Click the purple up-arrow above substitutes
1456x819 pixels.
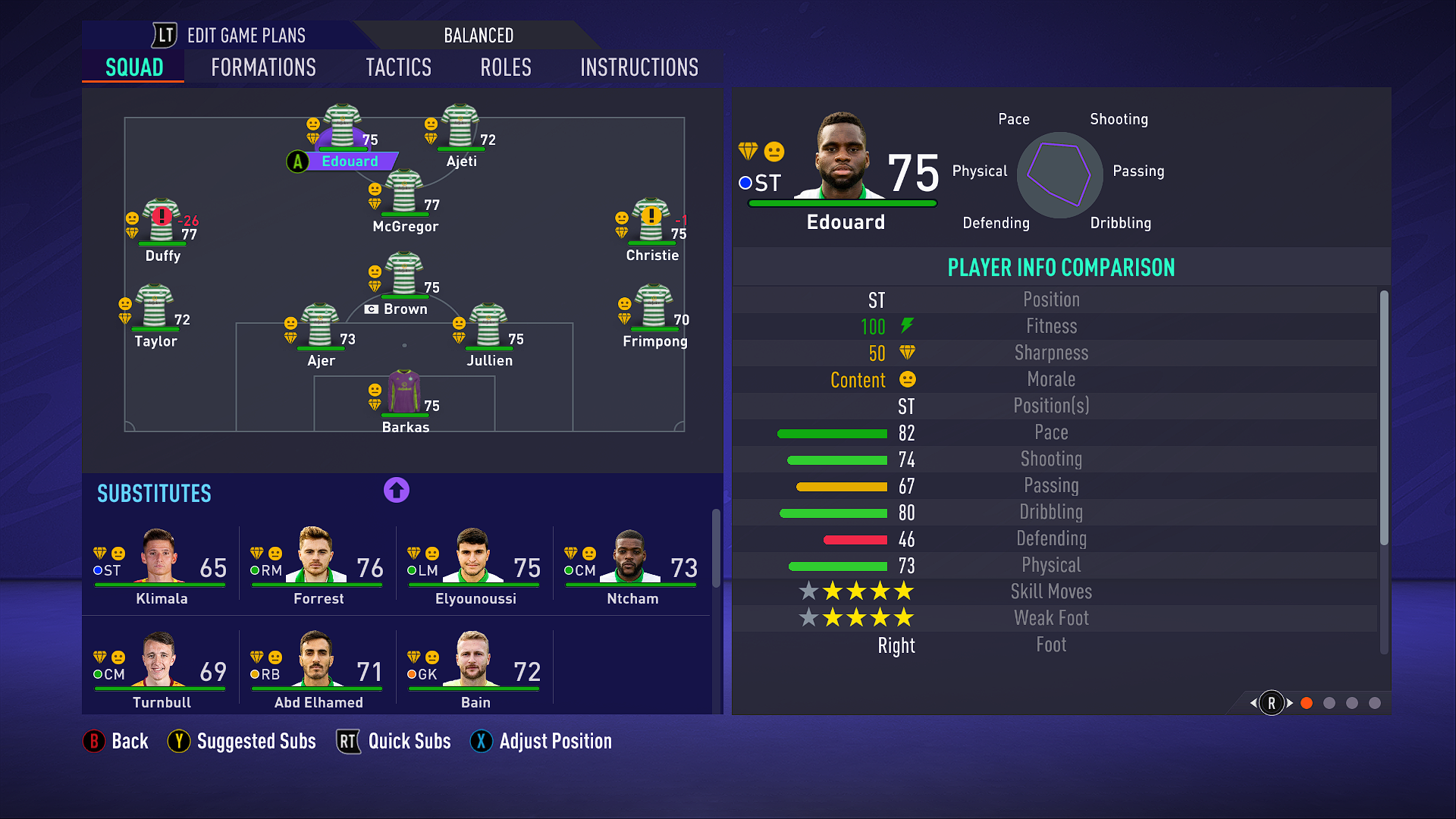(x=396, y=490)
